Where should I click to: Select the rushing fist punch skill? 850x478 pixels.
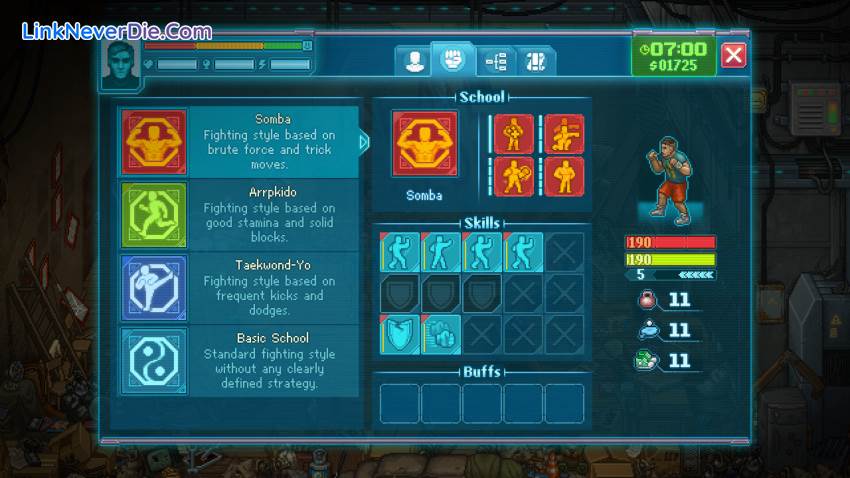(441, 334)
